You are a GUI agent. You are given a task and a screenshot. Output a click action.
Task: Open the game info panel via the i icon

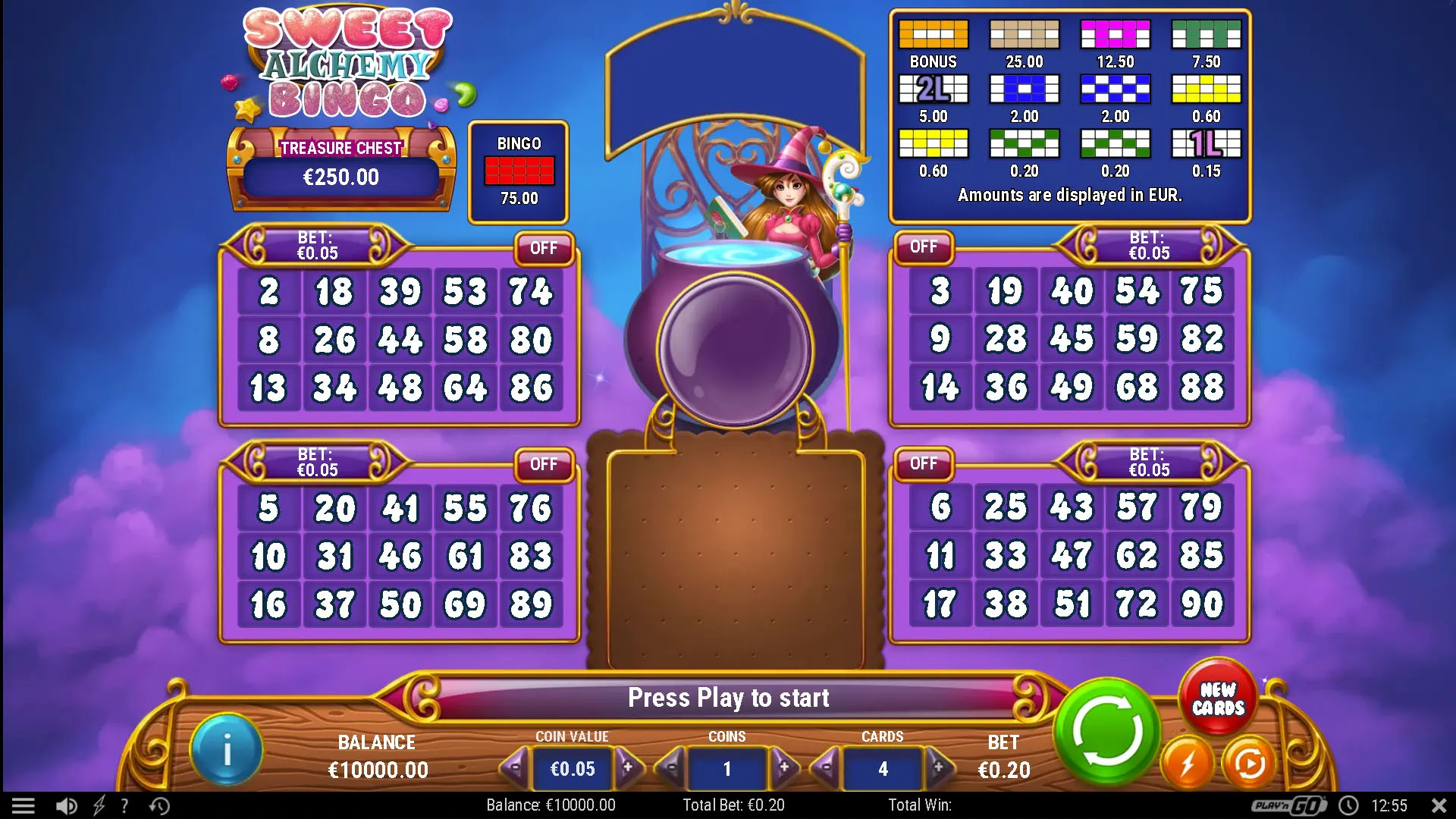coord(225,748)
